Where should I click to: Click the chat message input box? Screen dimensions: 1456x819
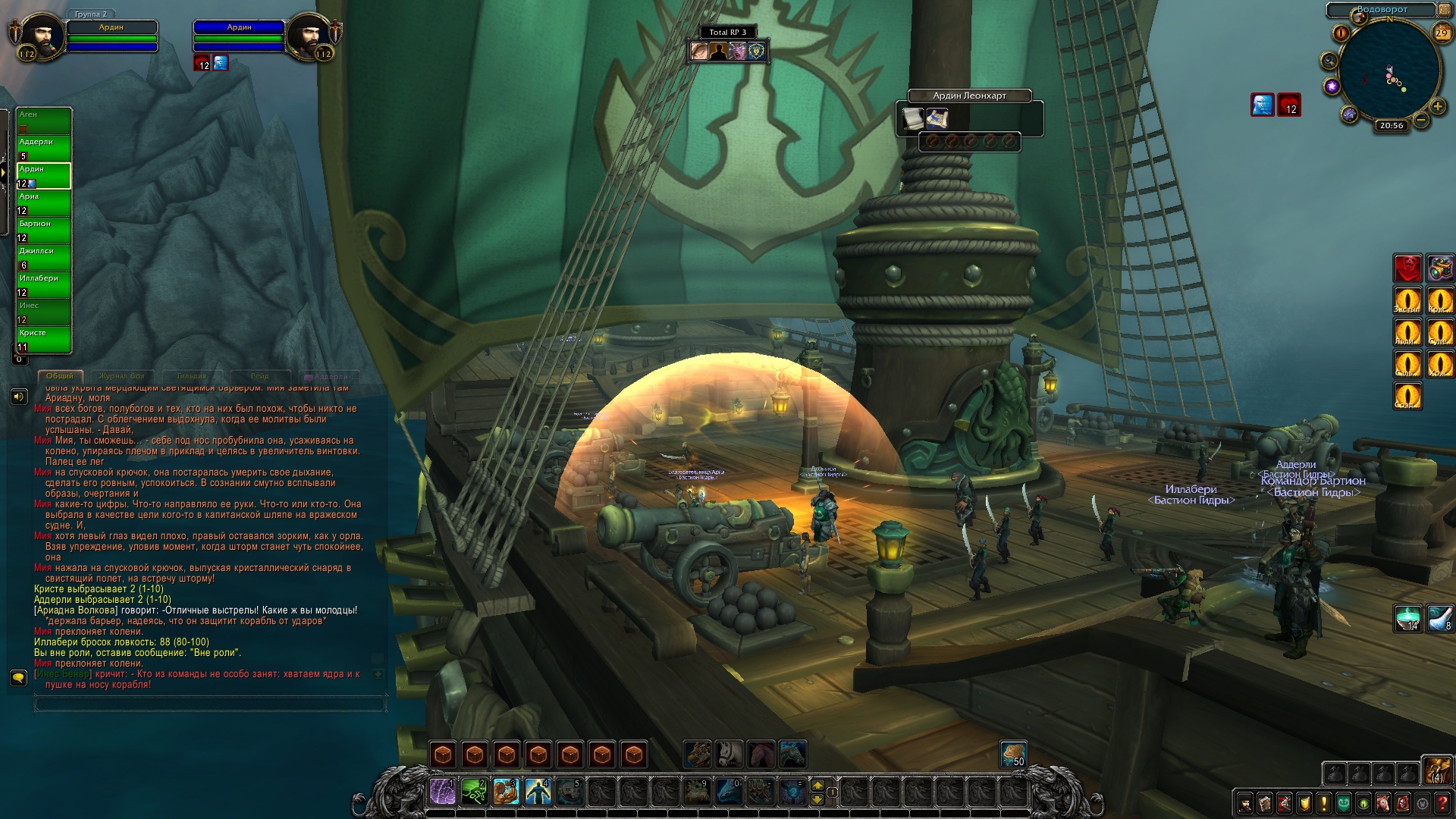tap(210, 704)
